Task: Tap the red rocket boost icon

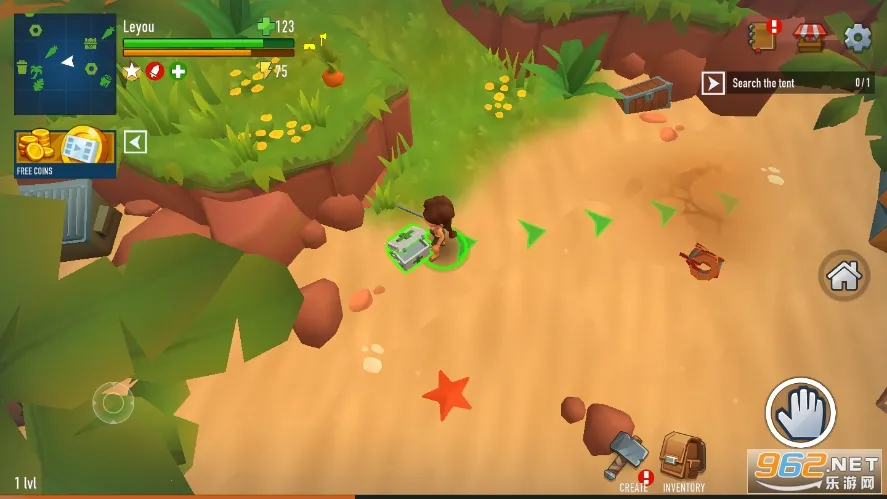Action: [x=155, y=71]
